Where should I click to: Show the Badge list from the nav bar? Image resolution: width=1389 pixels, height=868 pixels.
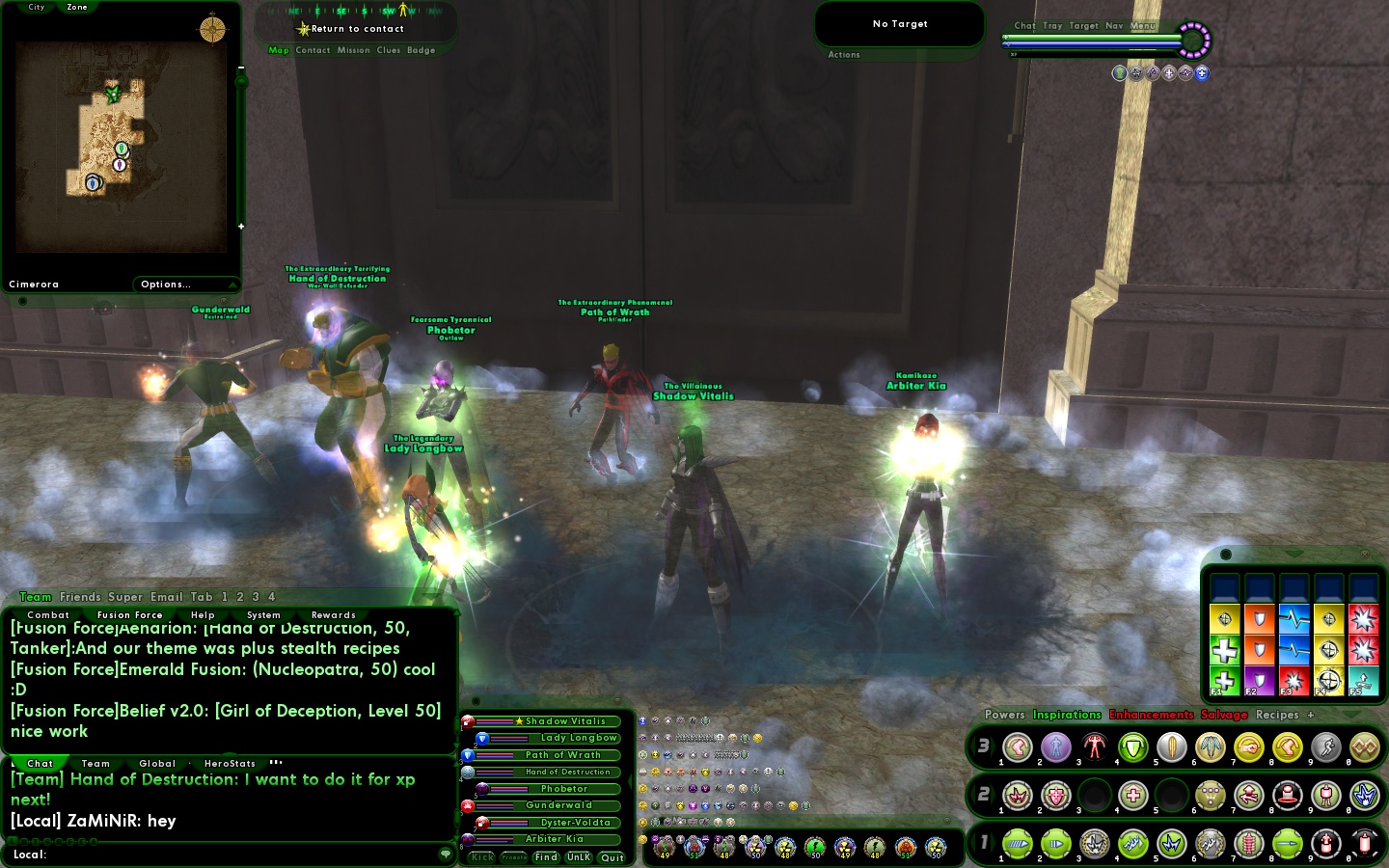click(x=421, y=50)
